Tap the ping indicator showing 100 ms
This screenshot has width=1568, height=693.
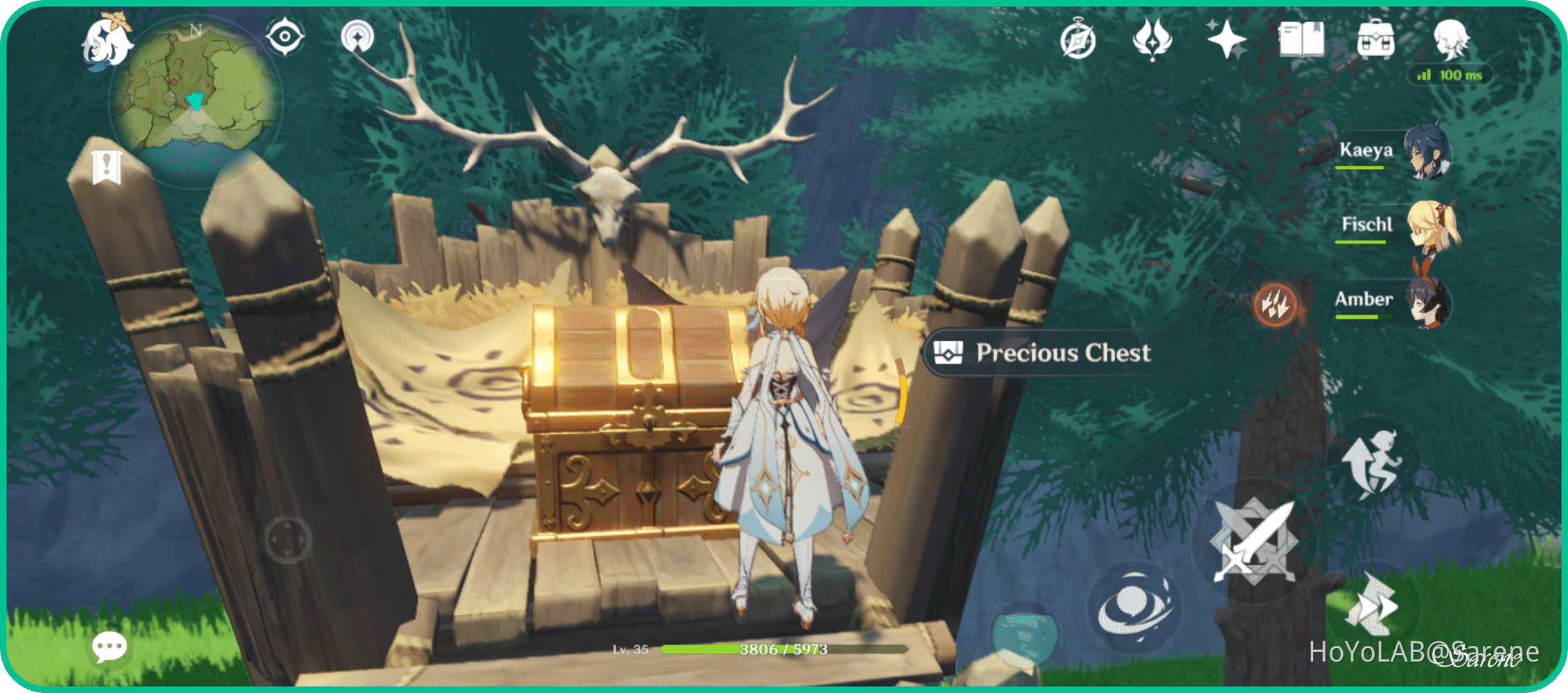click(1451, 75)
